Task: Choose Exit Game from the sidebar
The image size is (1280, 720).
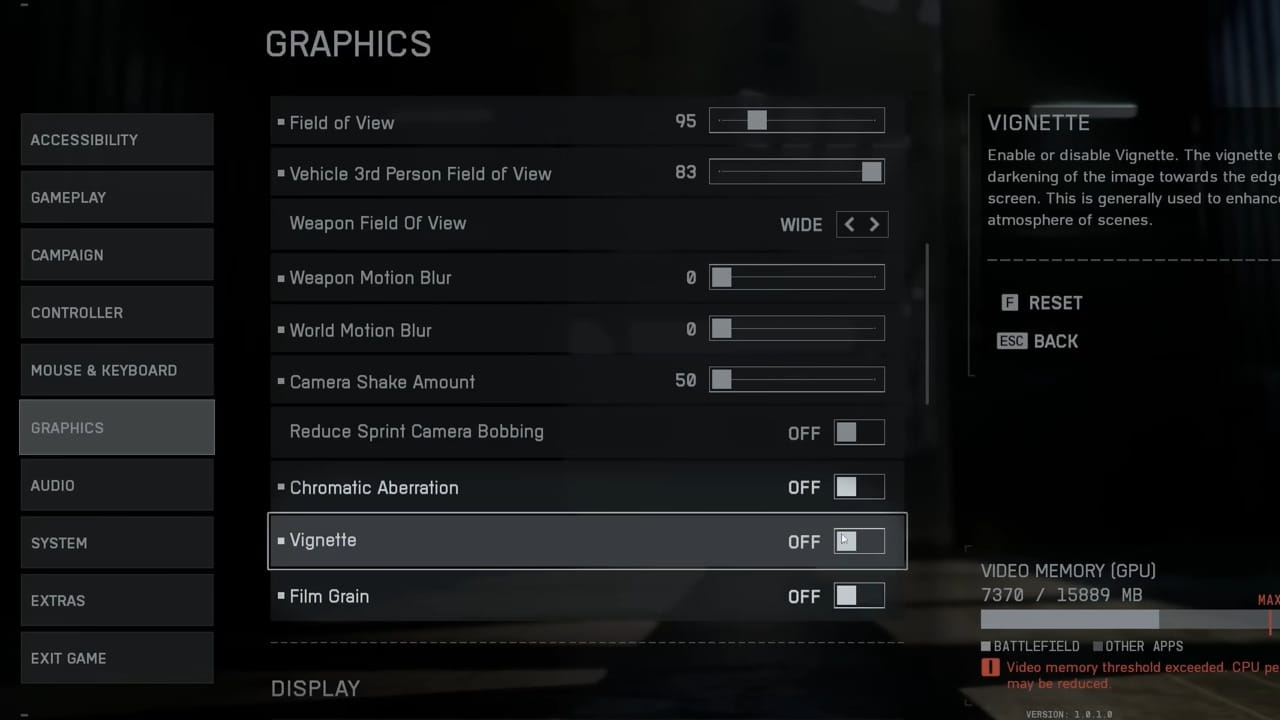Action: (x=116, y=658)
